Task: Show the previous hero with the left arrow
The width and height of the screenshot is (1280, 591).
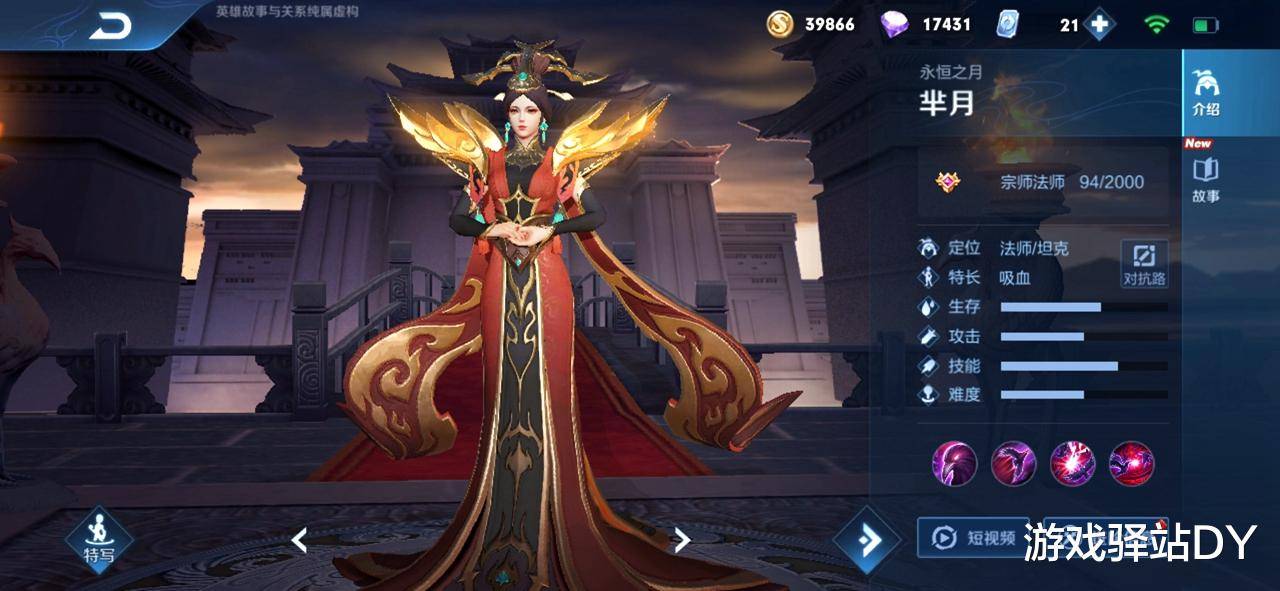Action: pos(299,540)
